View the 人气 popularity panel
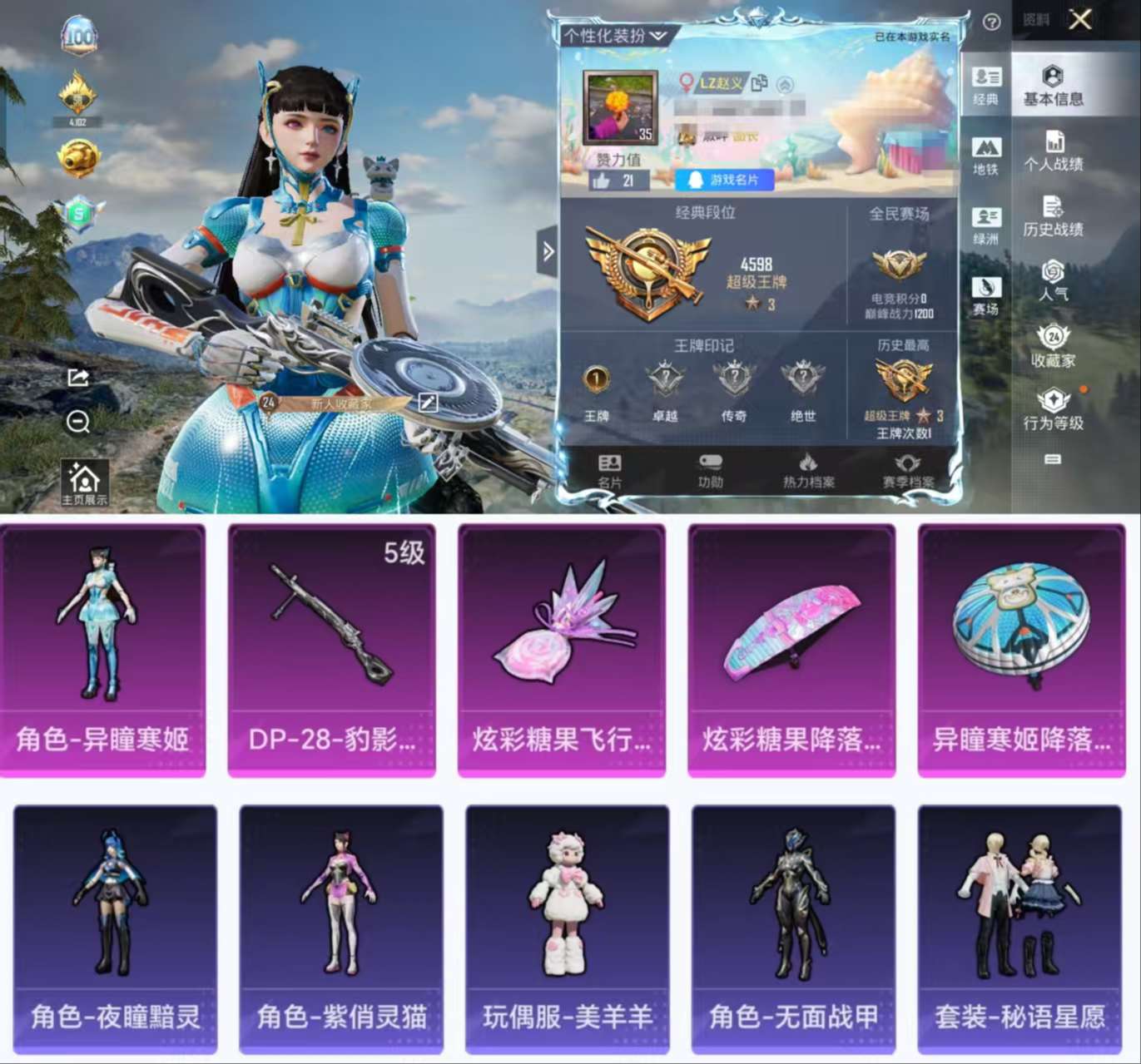Viewport: 1141px width, 1064px height. coord(1051,278)
